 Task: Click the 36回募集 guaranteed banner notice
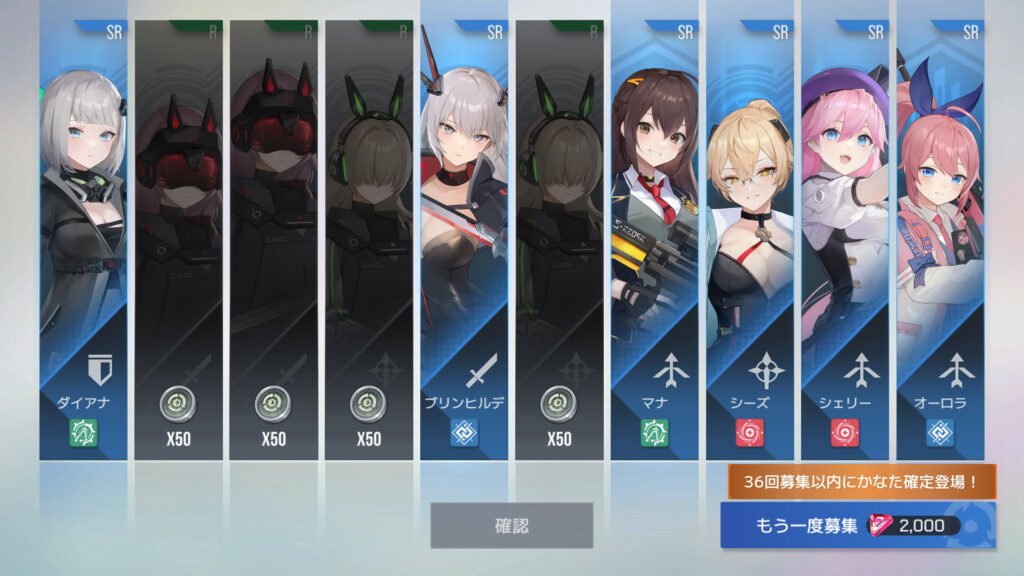tap(861, 483)
